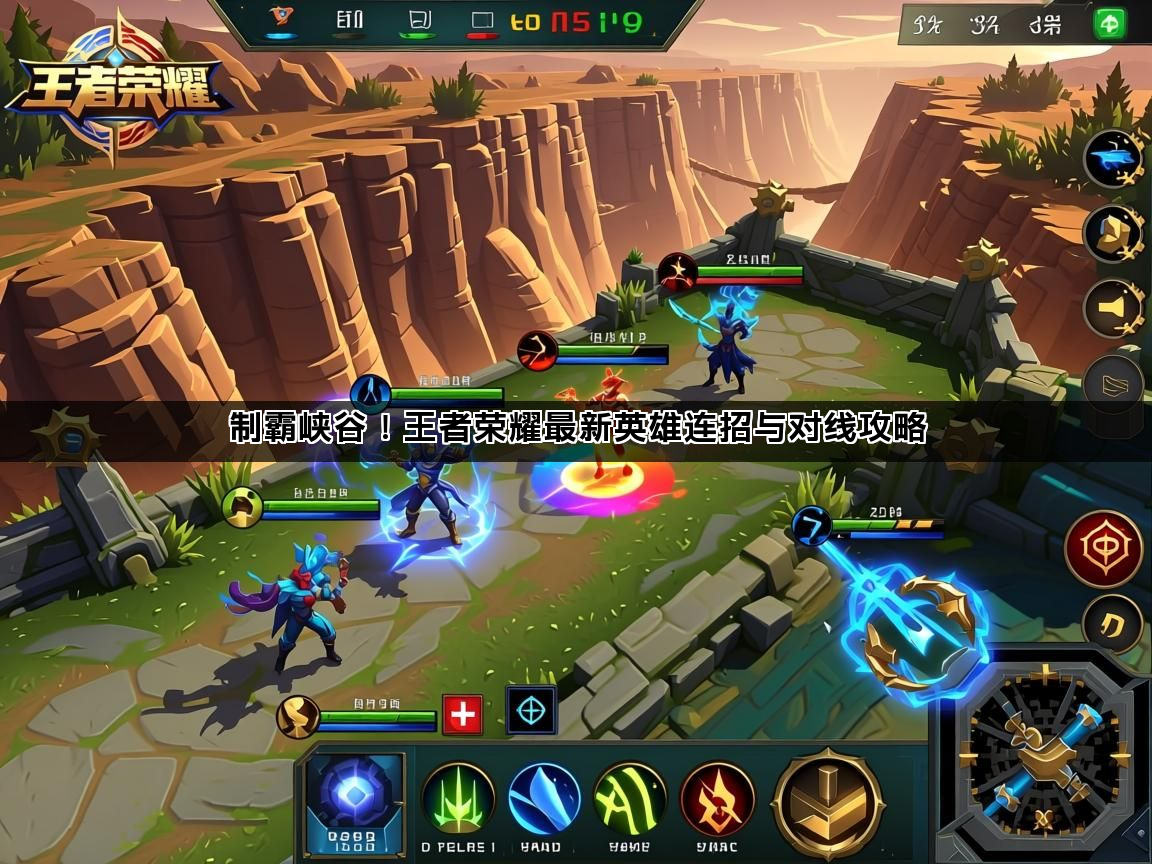This screenshot has width=1152, height=864.
Task: Use the red cross heal button
Action: pyautogui.click(x=462, y=715)
